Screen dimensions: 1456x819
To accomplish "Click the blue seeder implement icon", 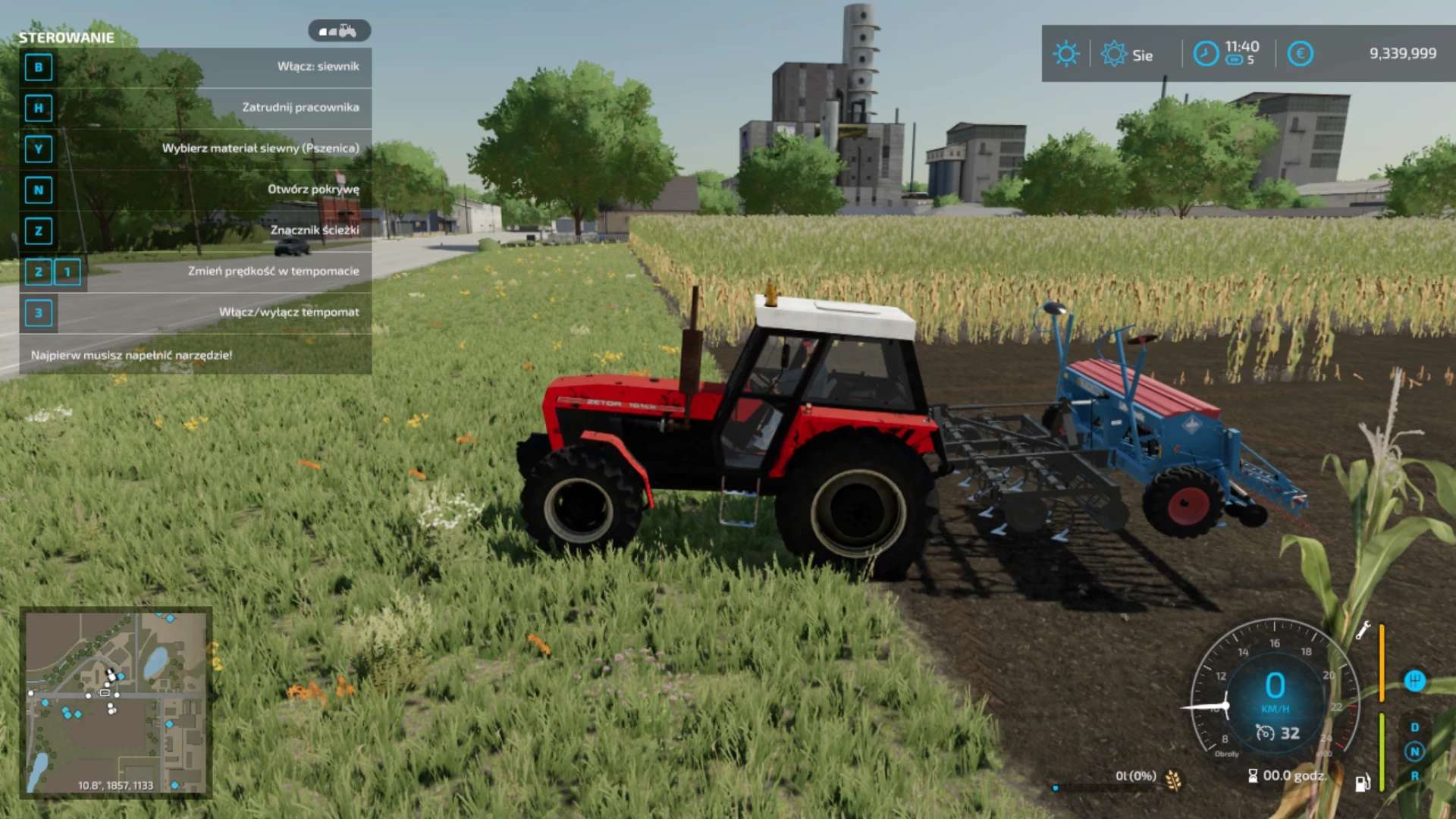I will pos(1414,681).
